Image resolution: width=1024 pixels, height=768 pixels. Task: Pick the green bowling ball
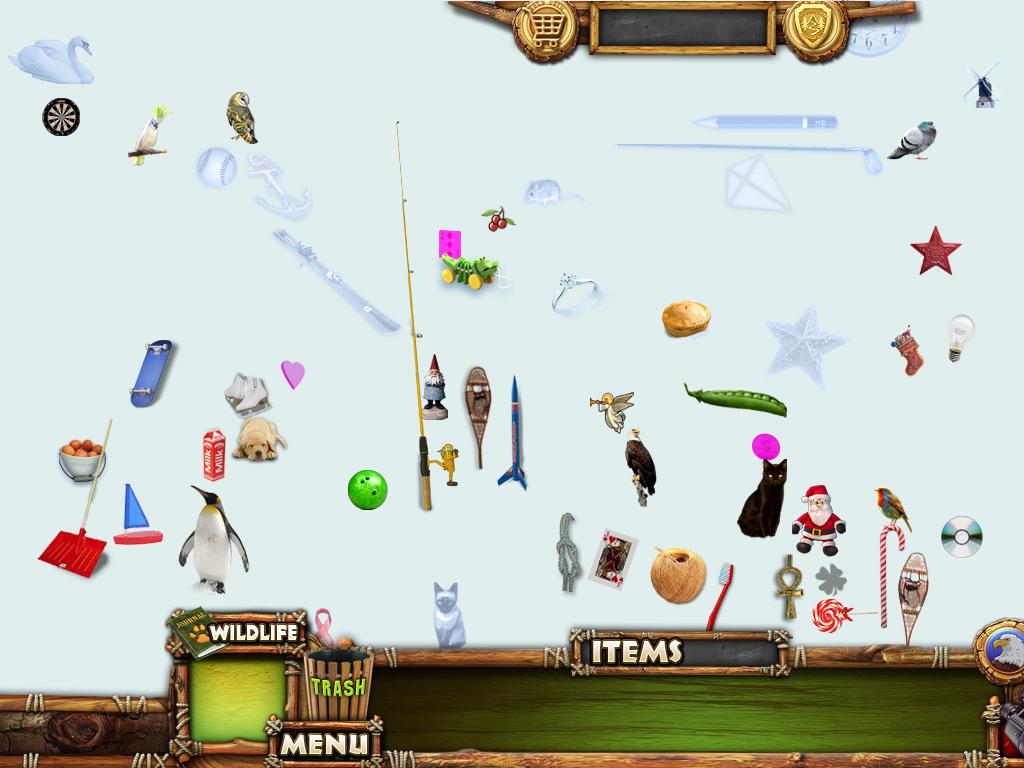click(367, 489)
